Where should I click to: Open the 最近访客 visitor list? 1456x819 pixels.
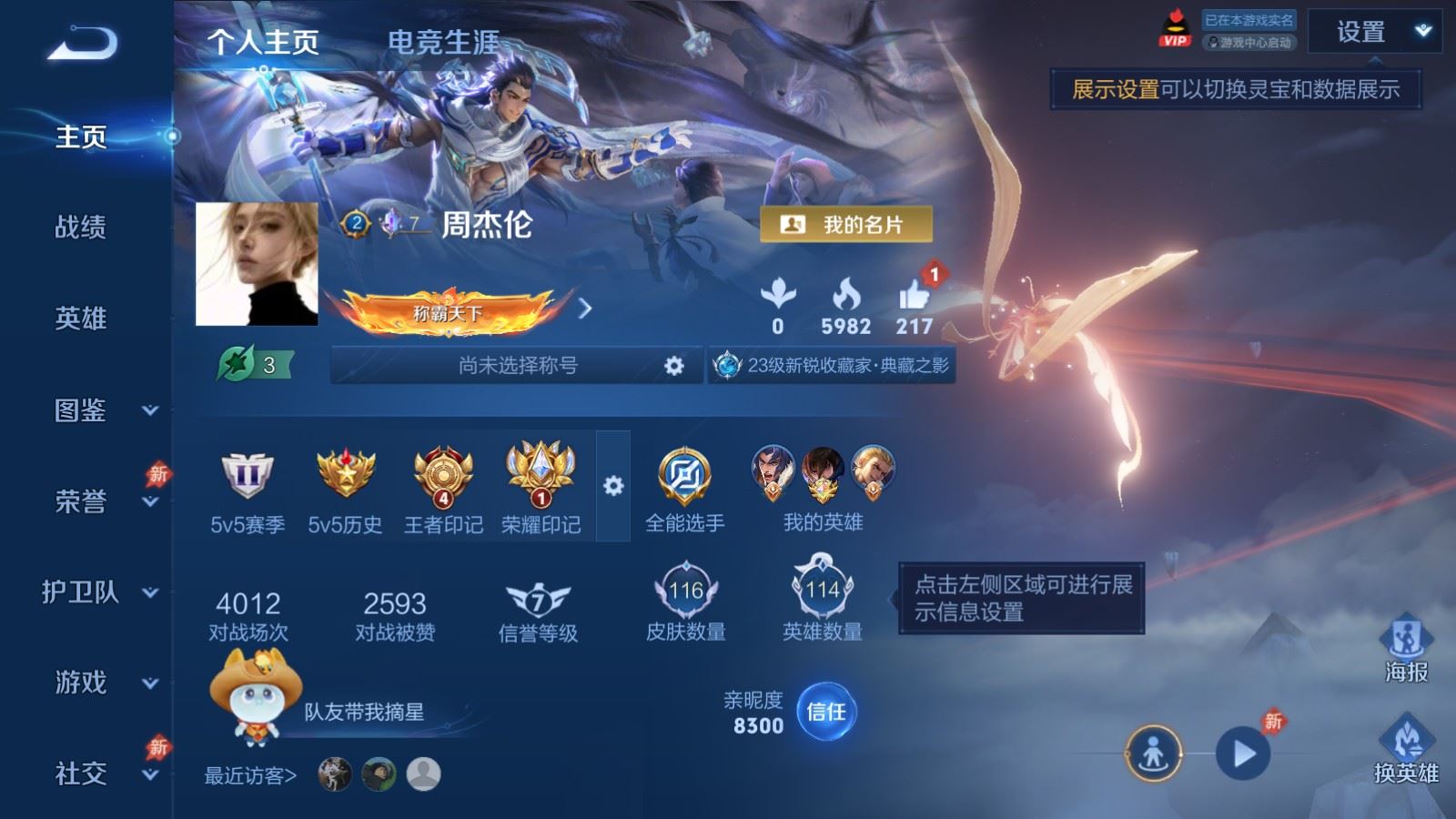pos(250,775)
